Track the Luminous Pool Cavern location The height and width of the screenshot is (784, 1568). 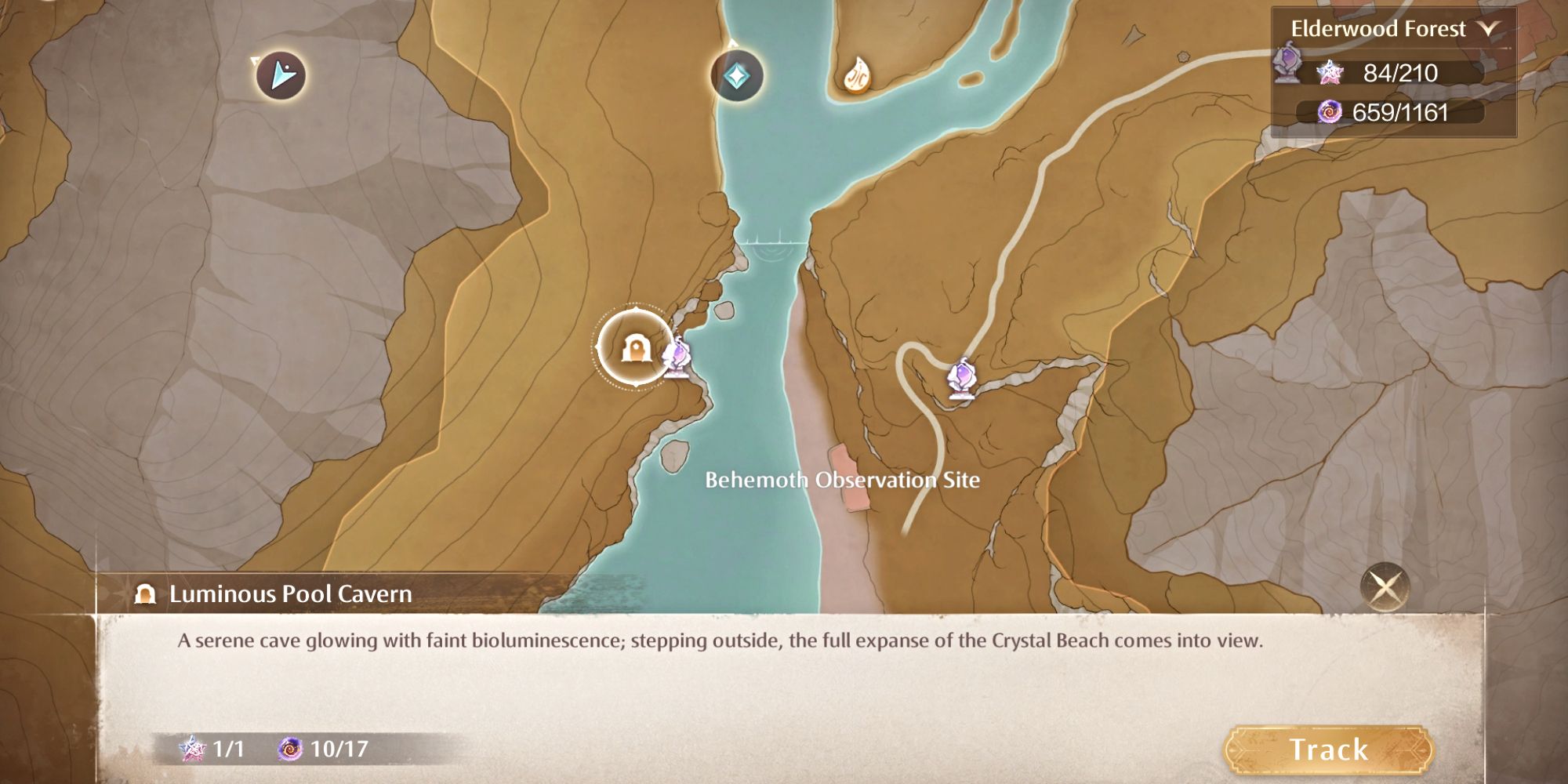coord(1328,750)
